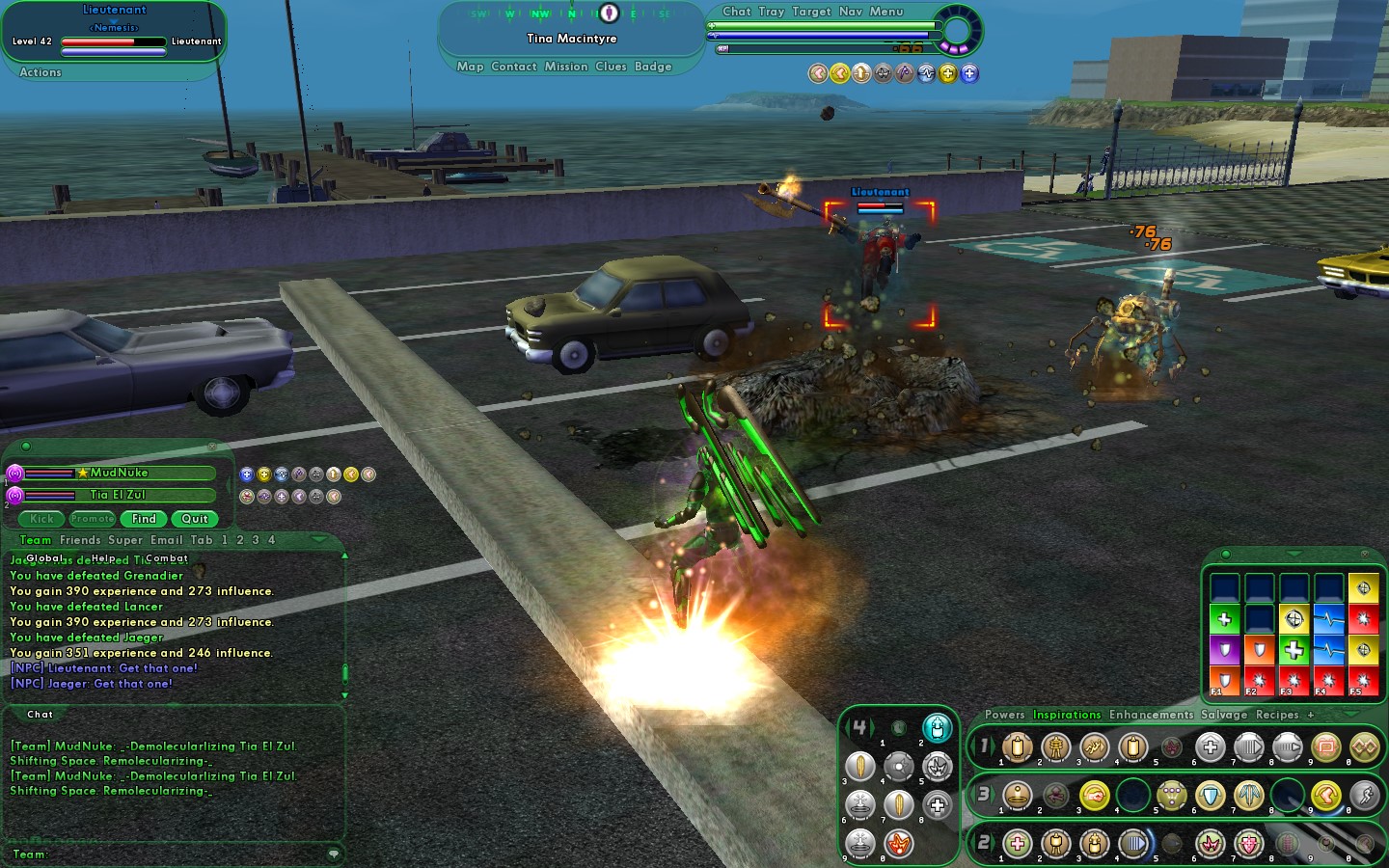Show the Mission window
Image resolution: width=1389 pixels, height=868 pixels.
(565, 67)
